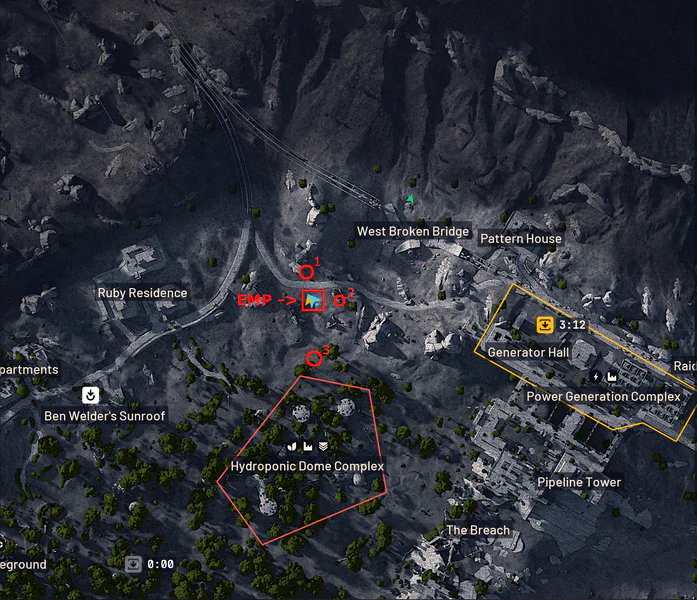This screenshot has width=697, height=600.
Task: Select the Ruby Residence location label
Action: tap(142, 293)
